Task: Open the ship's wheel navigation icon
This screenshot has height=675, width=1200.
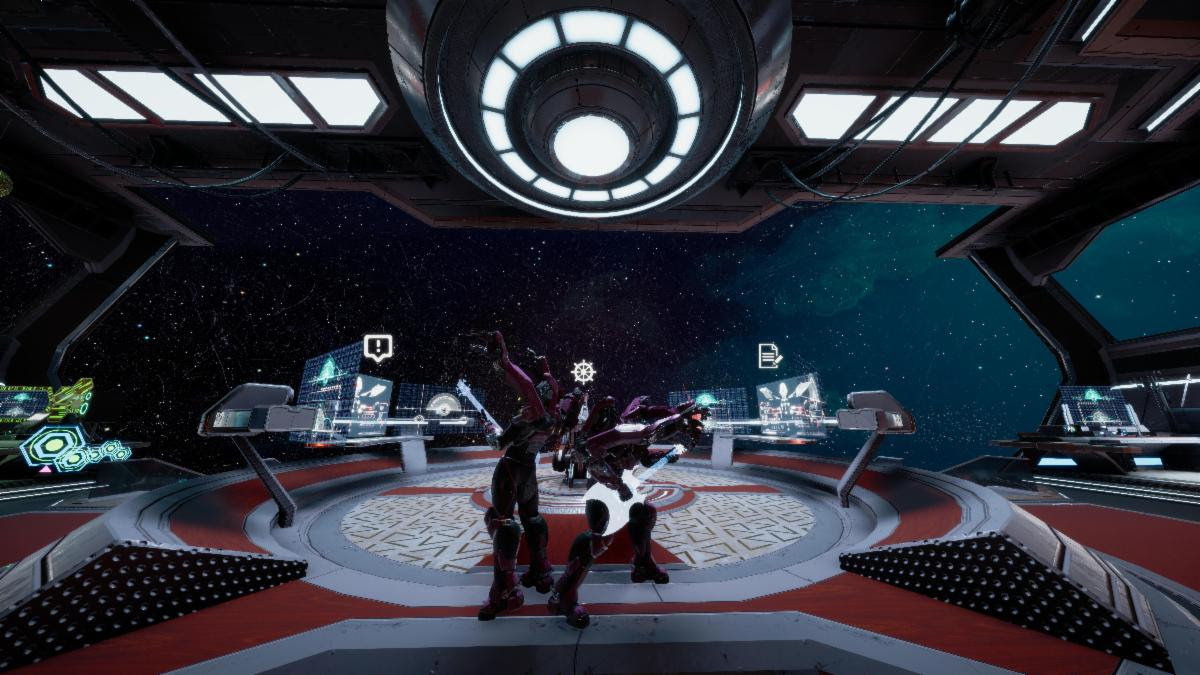Action: coord(583,372)
